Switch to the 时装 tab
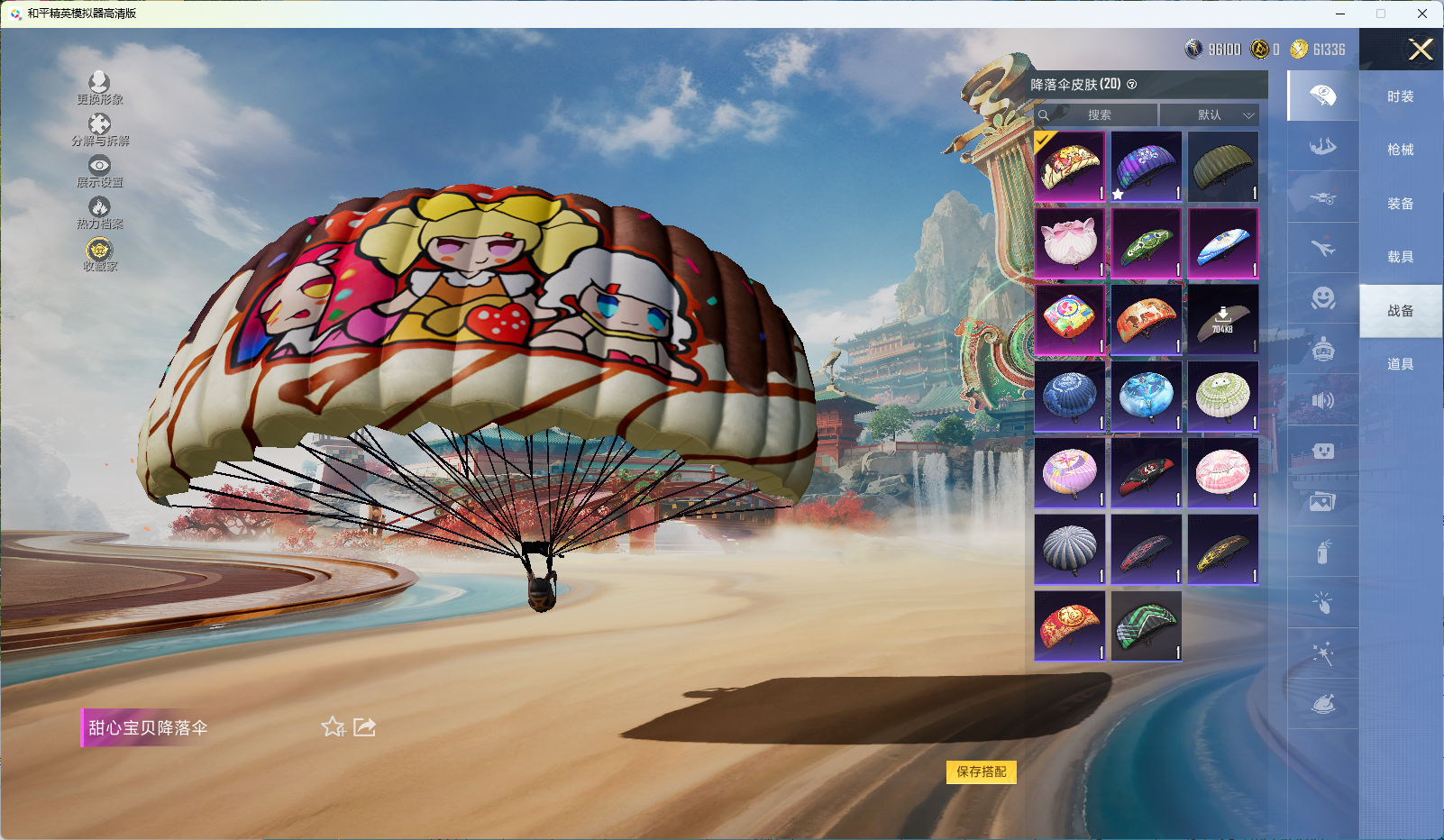 pos(1400,96)
